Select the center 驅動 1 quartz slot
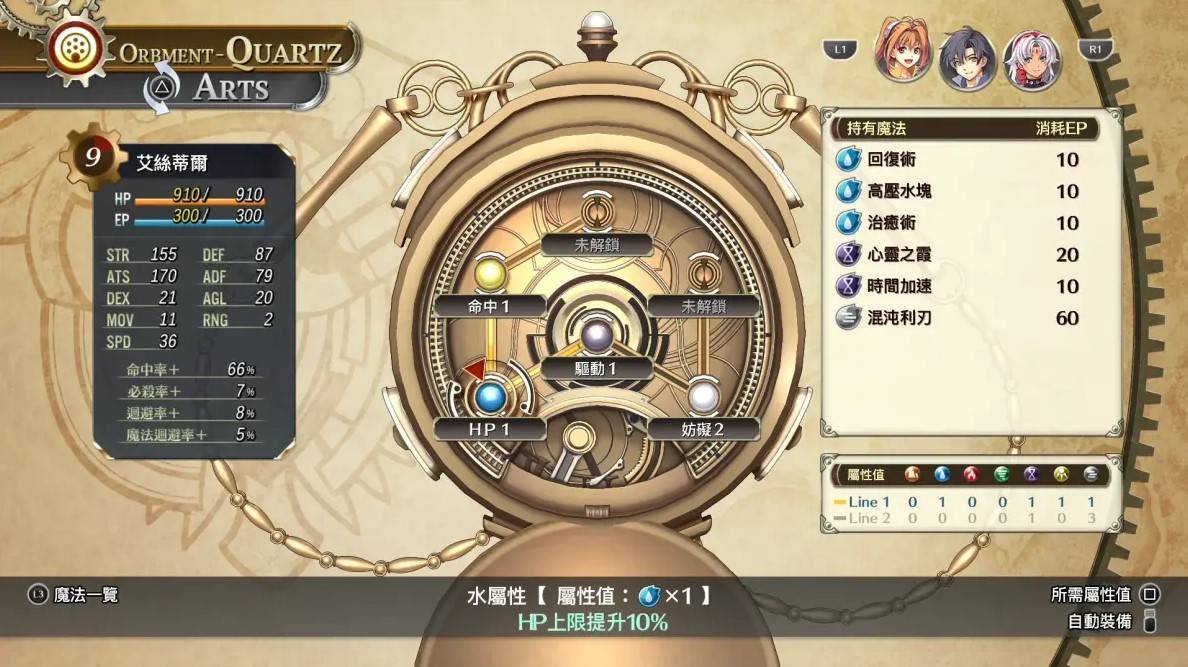Viewport: 1188px width, 667px height. coord(598,335)
